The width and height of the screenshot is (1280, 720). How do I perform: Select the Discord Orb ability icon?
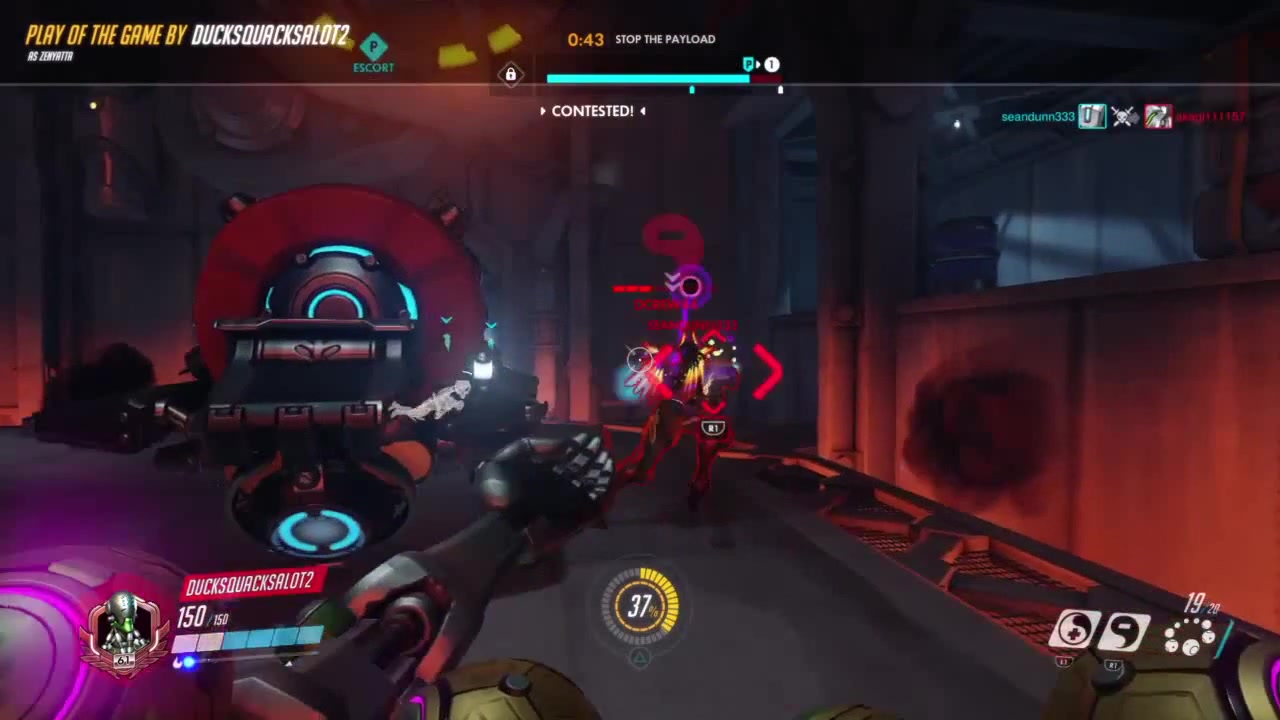1125,630
